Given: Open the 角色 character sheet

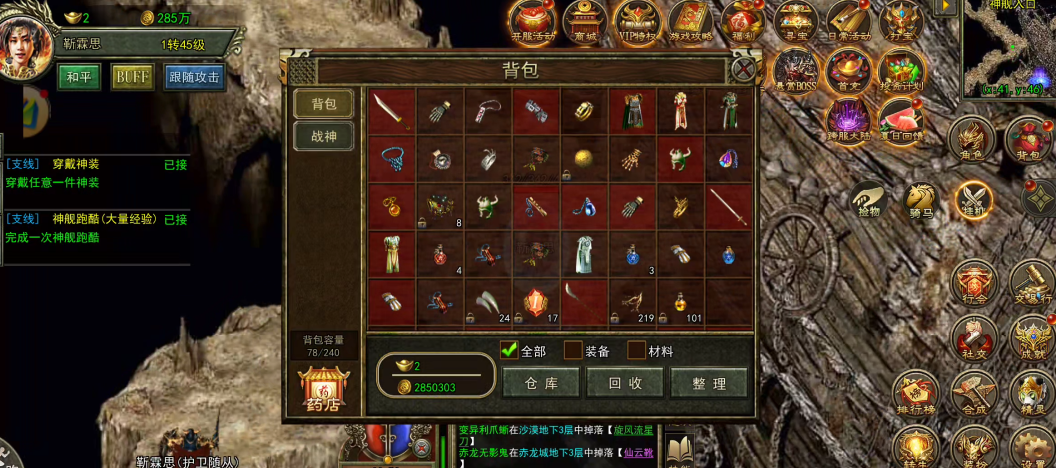Looking at the screenshot, I should tap(971, 139).
